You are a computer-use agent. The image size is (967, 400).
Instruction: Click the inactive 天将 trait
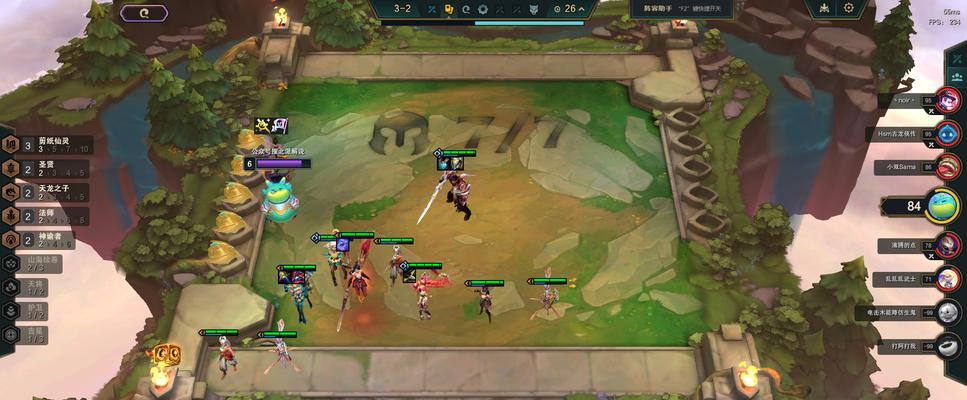[30, 287]
